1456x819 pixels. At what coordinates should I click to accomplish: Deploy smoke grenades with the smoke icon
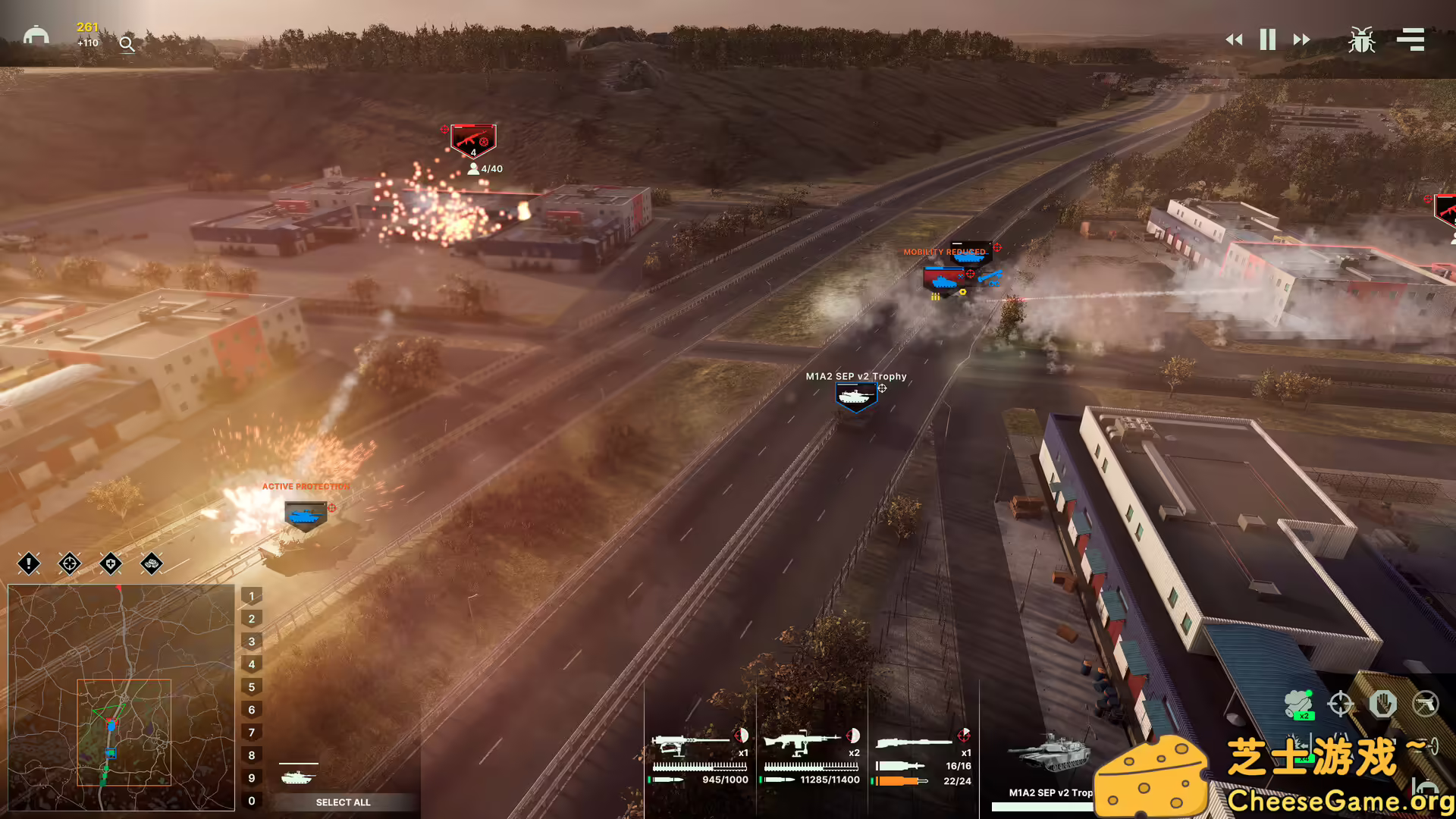1299,704
